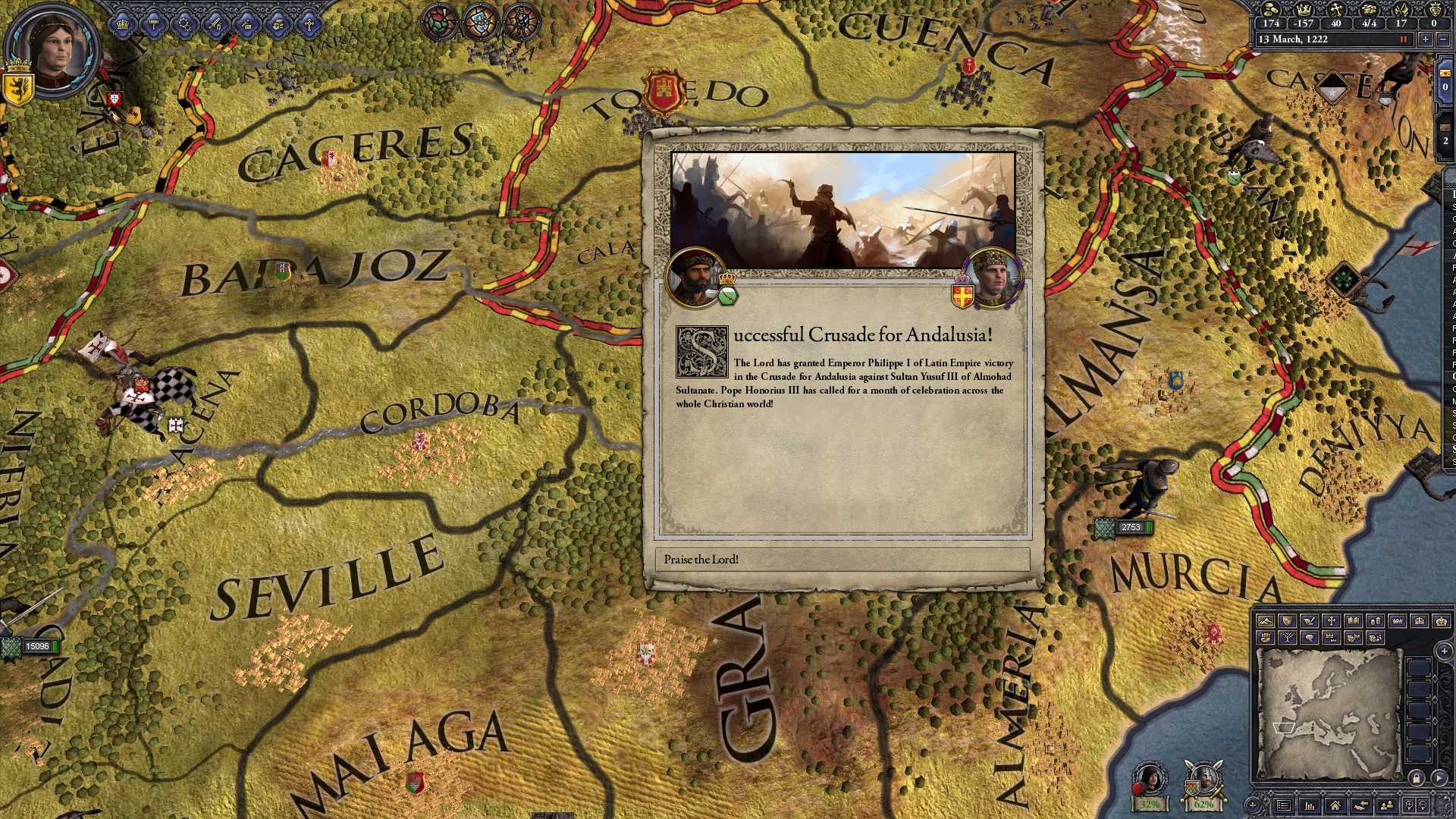Select the 2753-strong army counter in Murcia
This screenshot has height=819, width=1456.
click(1131, 527)
